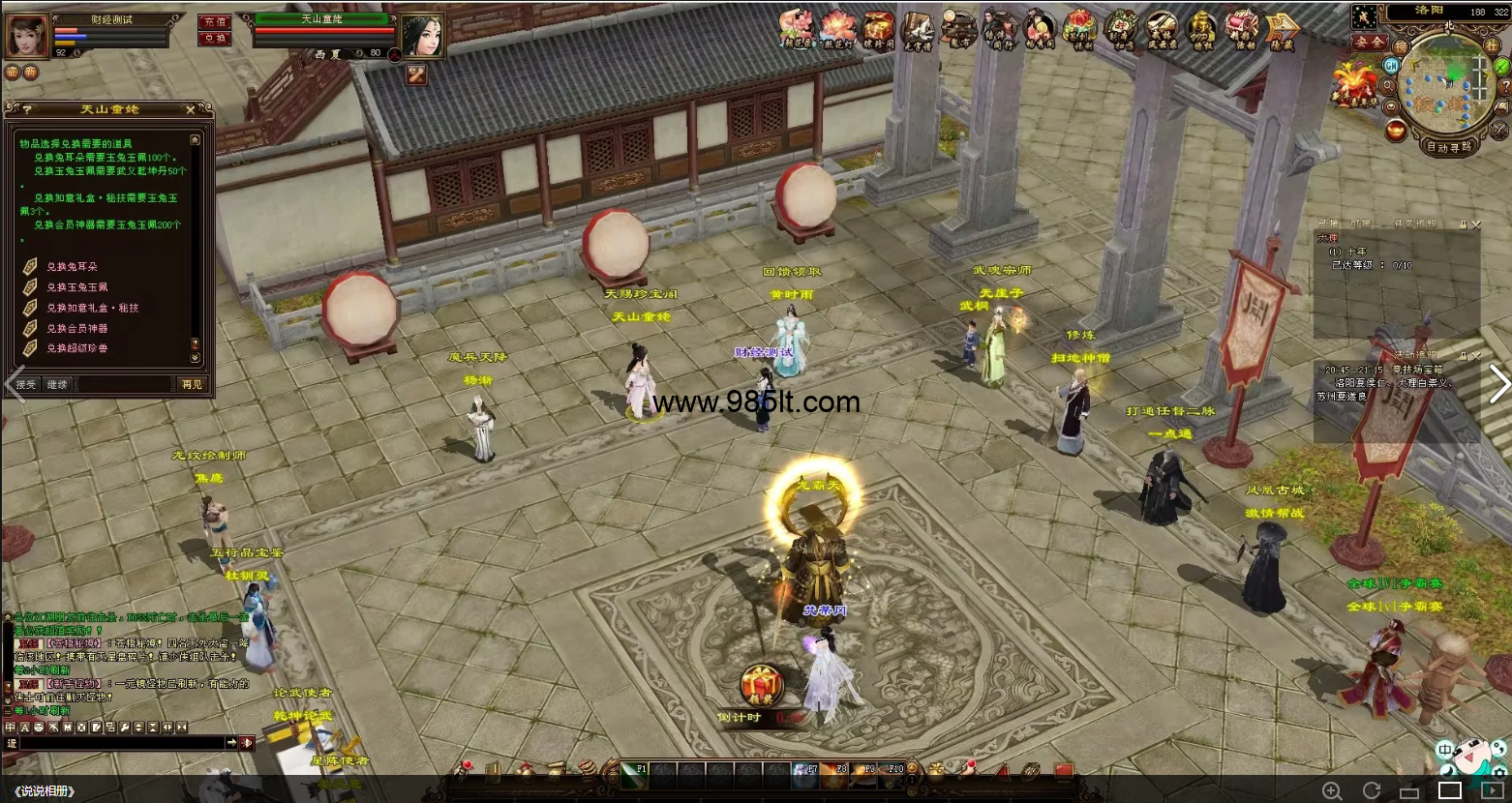Close the 天山童姥 dialogue window
Screen dimensions: 1512x803
(x=191, y=109)
